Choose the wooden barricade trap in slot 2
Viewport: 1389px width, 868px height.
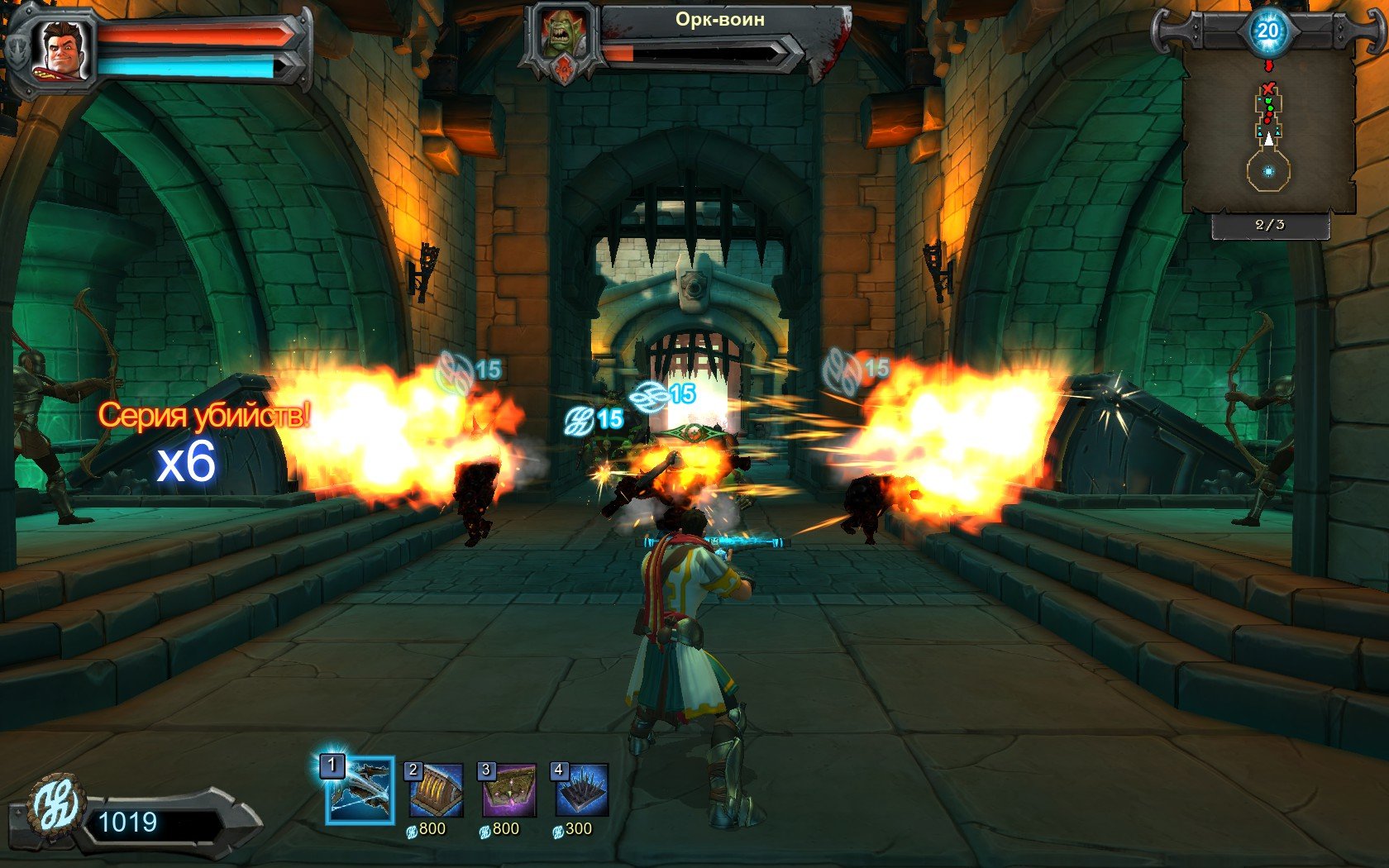tap(436, 790)
